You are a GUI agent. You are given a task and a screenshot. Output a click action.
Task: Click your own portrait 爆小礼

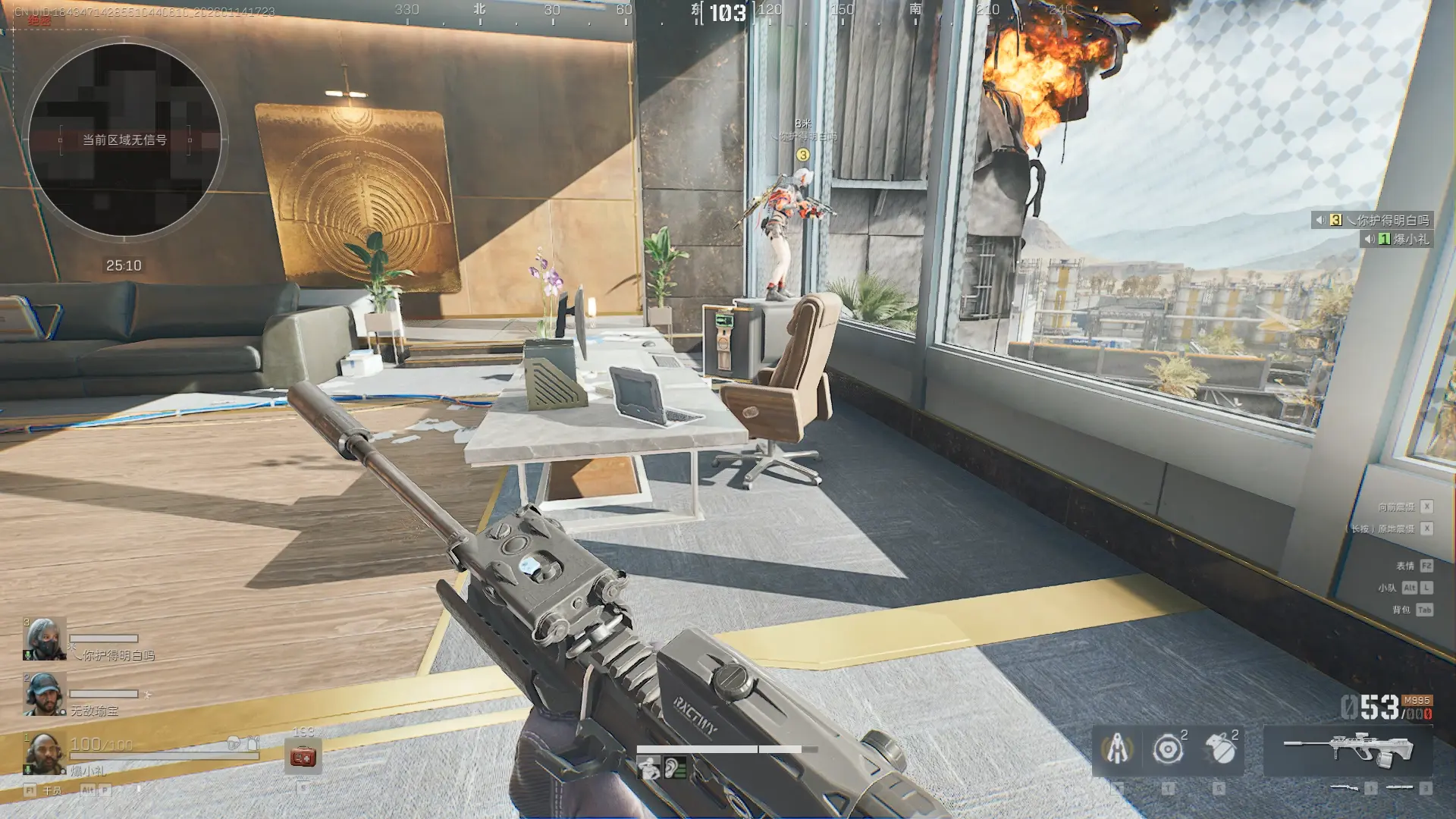tap(44, 752)
